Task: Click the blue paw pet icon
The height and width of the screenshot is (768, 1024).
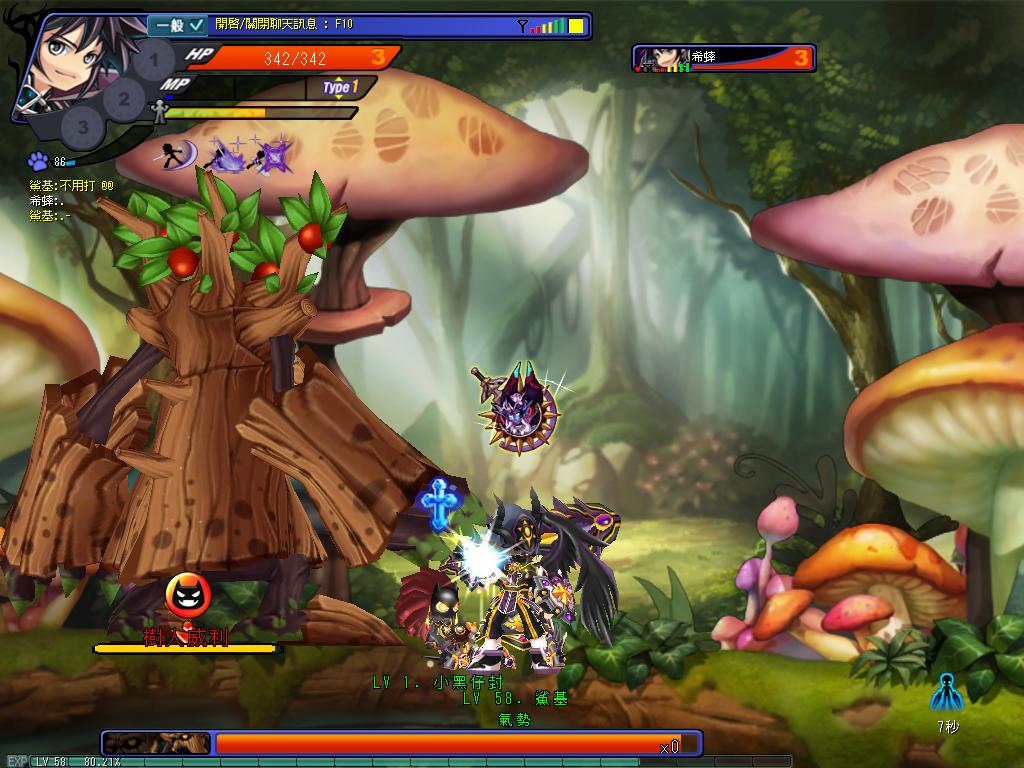Action: tap(38, 161)
